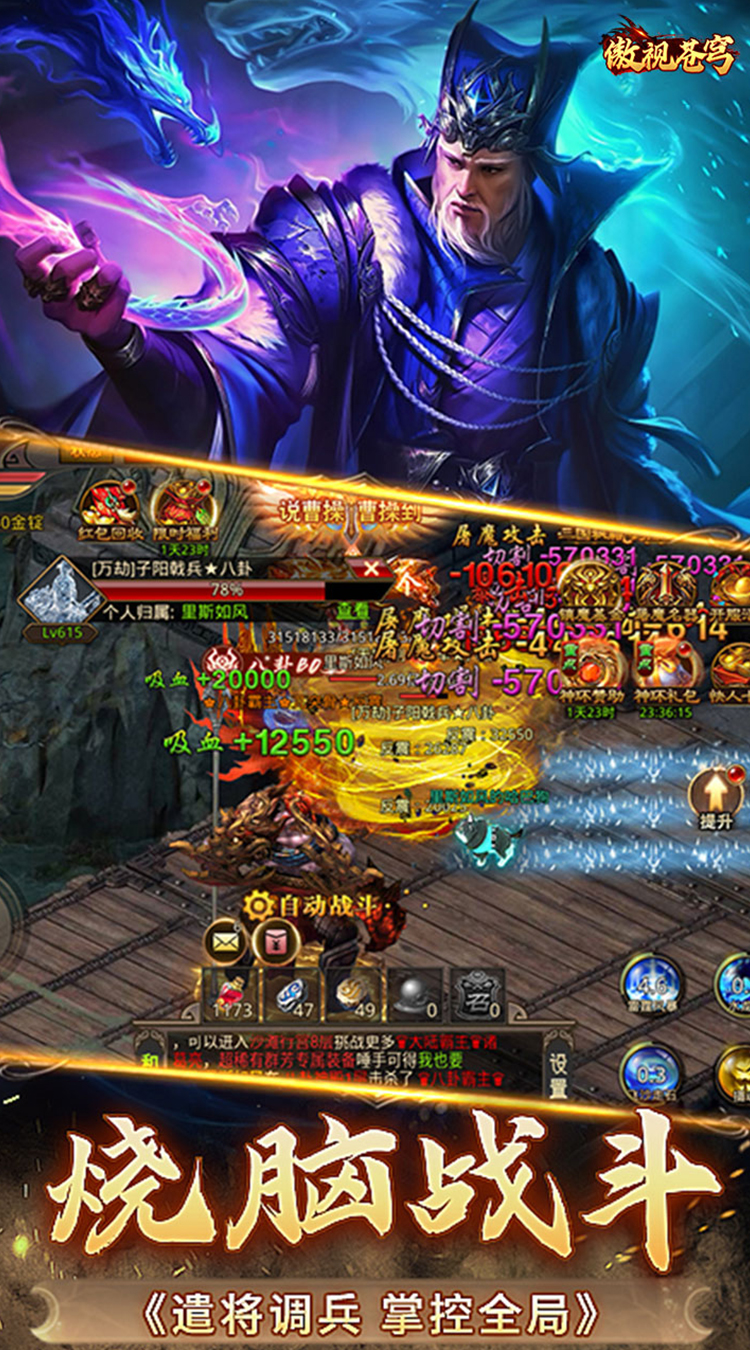Viewport: 750px width, 1350px height.
Task: Close the boss target health panel
Action: pos(371,569)
